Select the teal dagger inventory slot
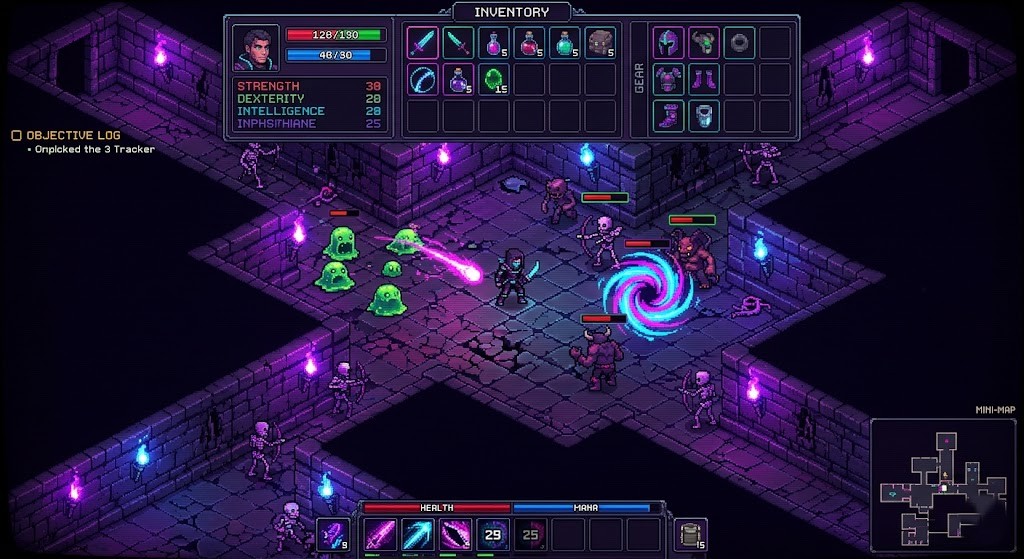The width and height of the screenshot is (1024, 559). pos(458,43)
